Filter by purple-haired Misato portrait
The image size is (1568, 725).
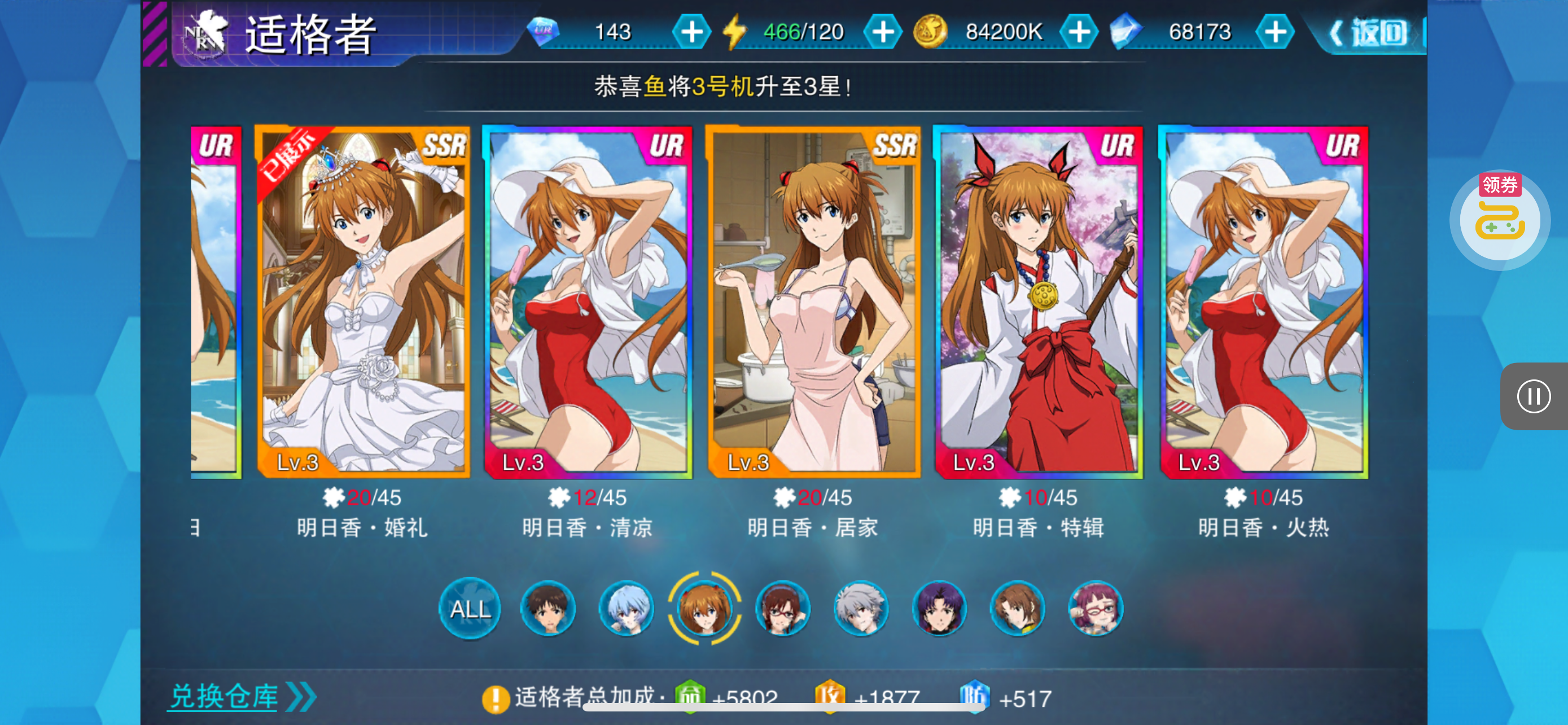939,608
